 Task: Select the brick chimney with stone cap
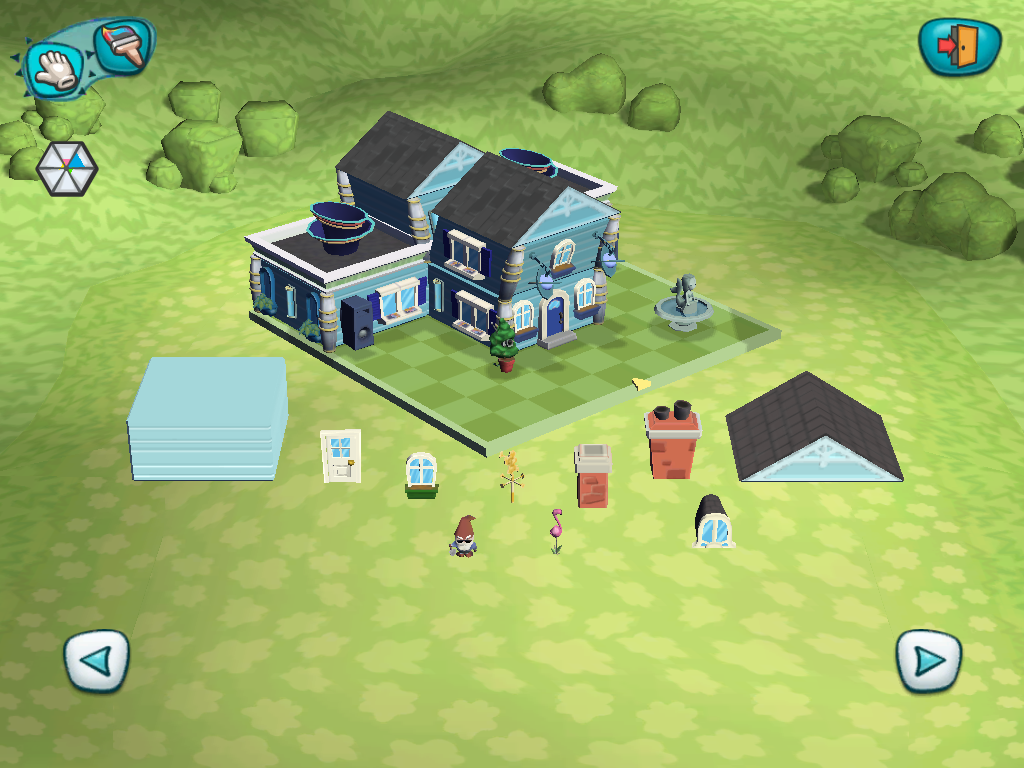(592, 476)
